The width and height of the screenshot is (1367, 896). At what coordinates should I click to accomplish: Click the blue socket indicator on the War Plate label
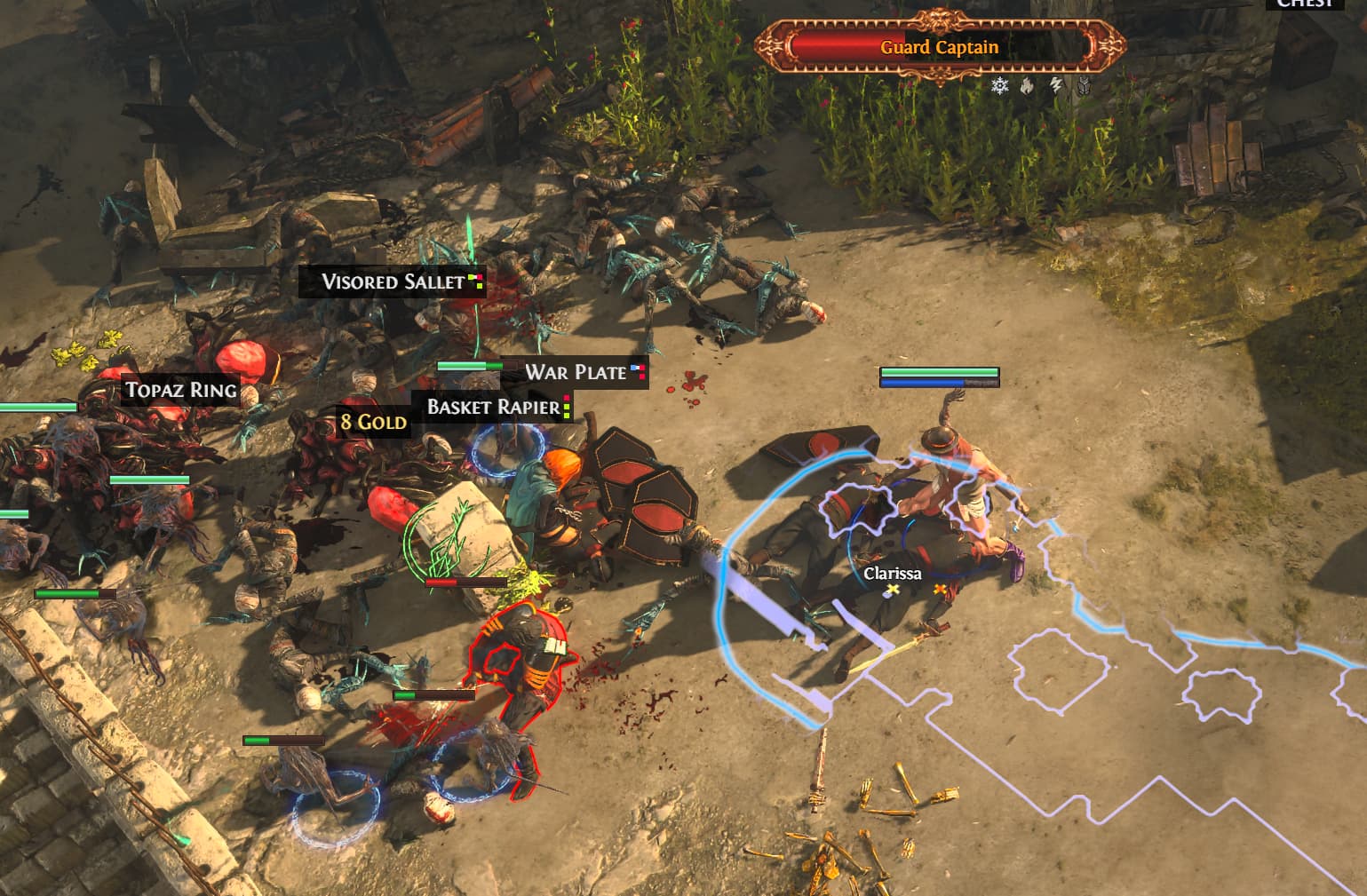pyautogui.click(x=633, y=367)
